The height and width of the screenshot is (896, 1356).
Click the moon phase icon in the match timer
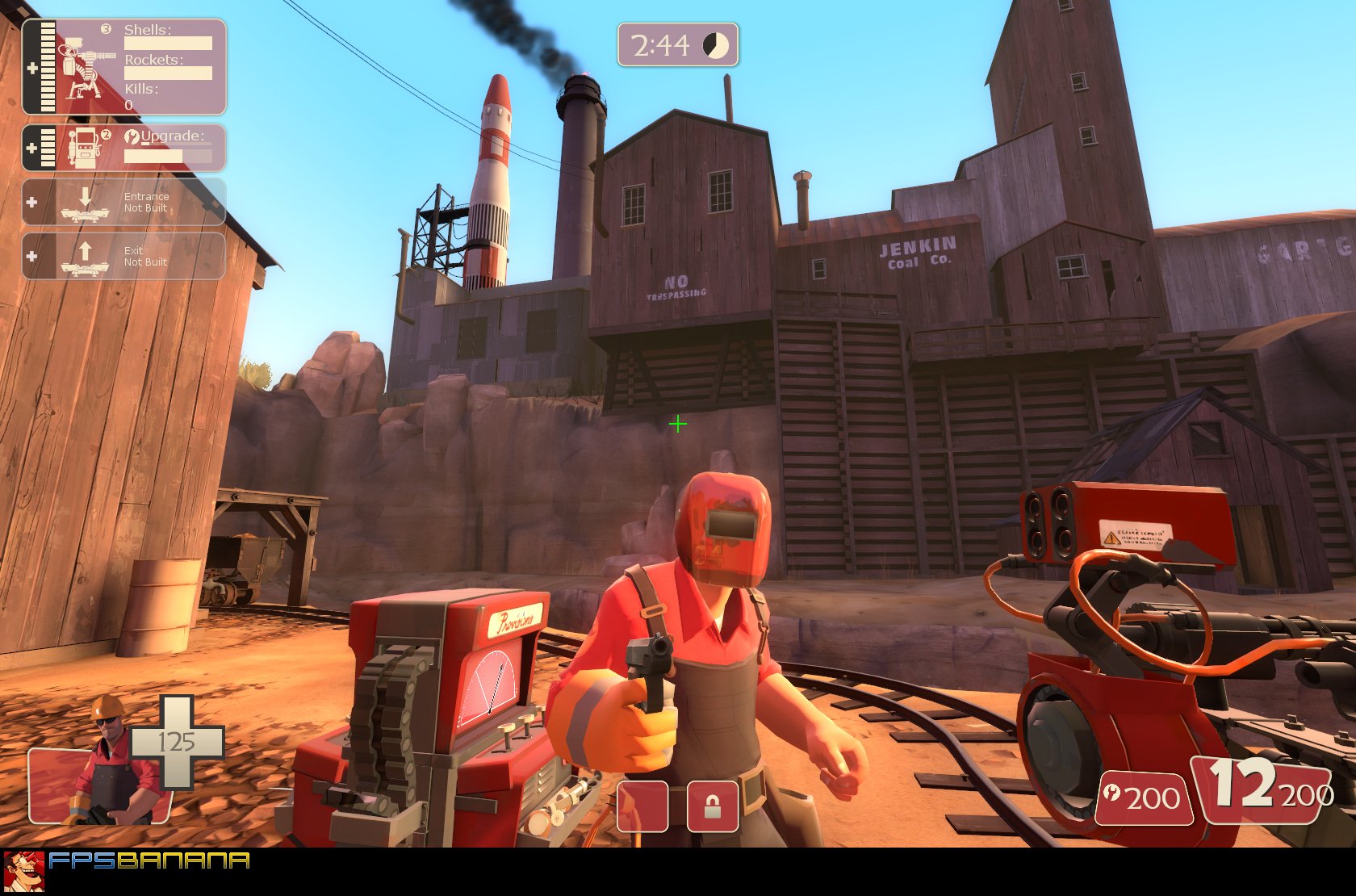[717, 45]
